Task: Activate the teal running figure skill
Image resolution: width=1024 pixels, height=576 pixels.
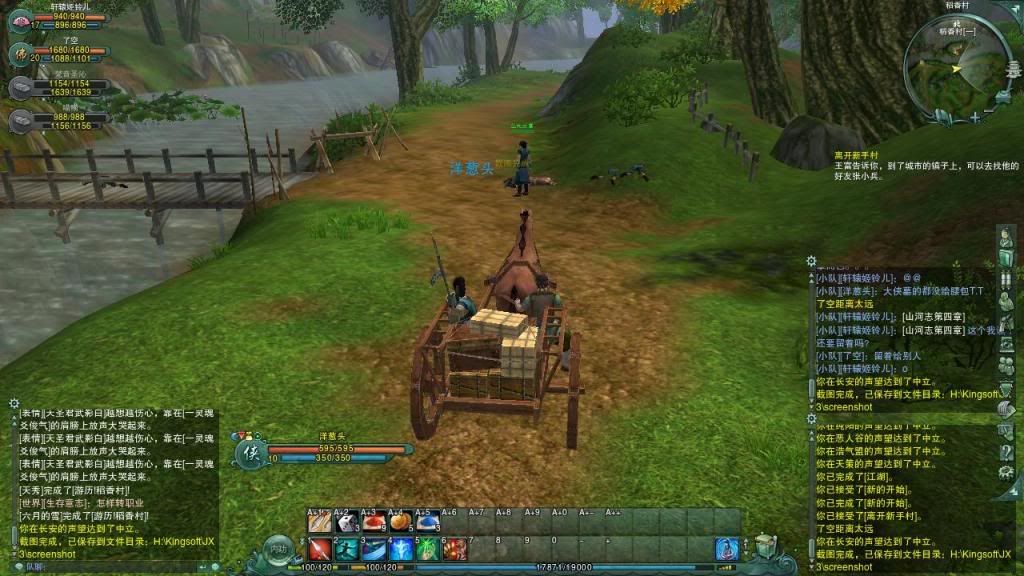Action: coord(346,549)
